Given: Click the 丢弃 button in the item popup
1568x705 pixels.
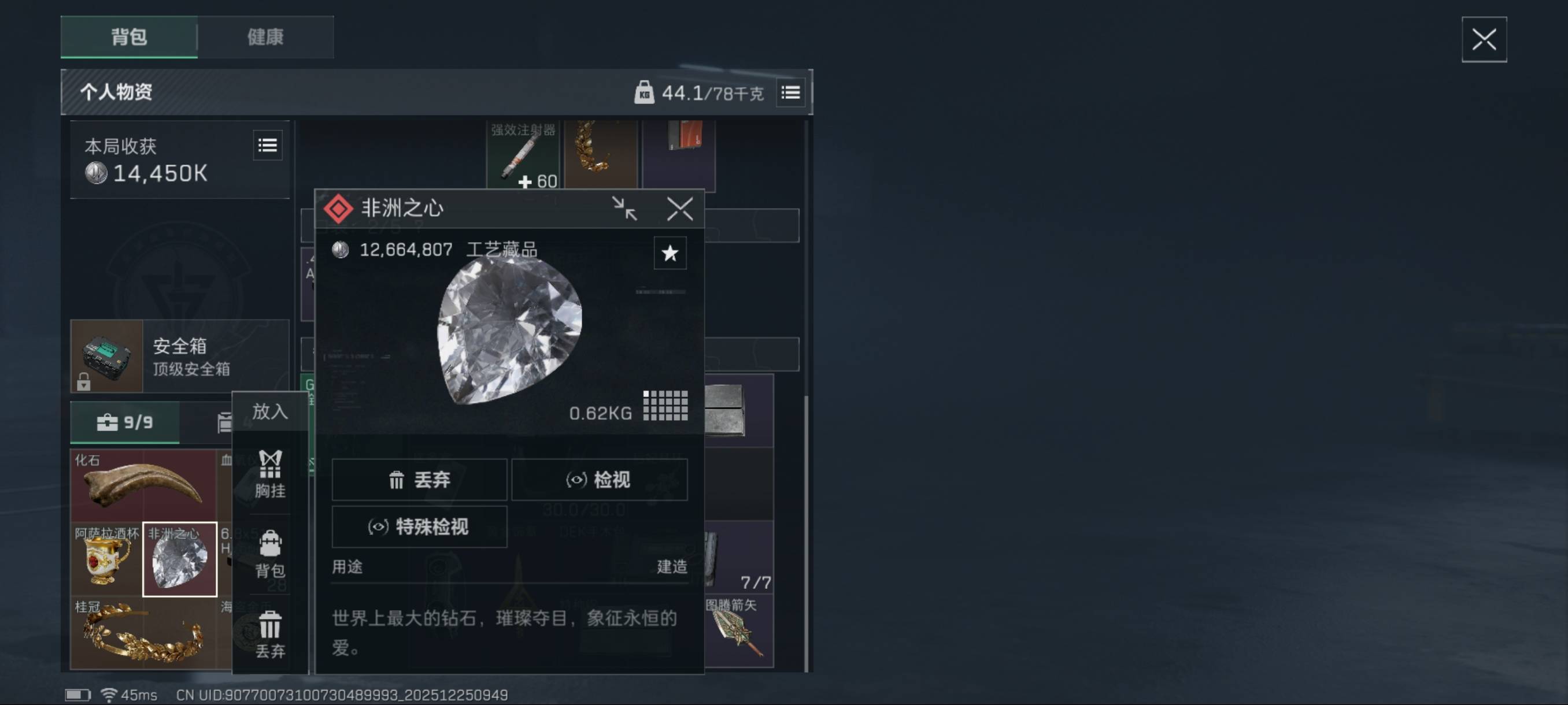Looking at the screenshot, I should point(419,480).
